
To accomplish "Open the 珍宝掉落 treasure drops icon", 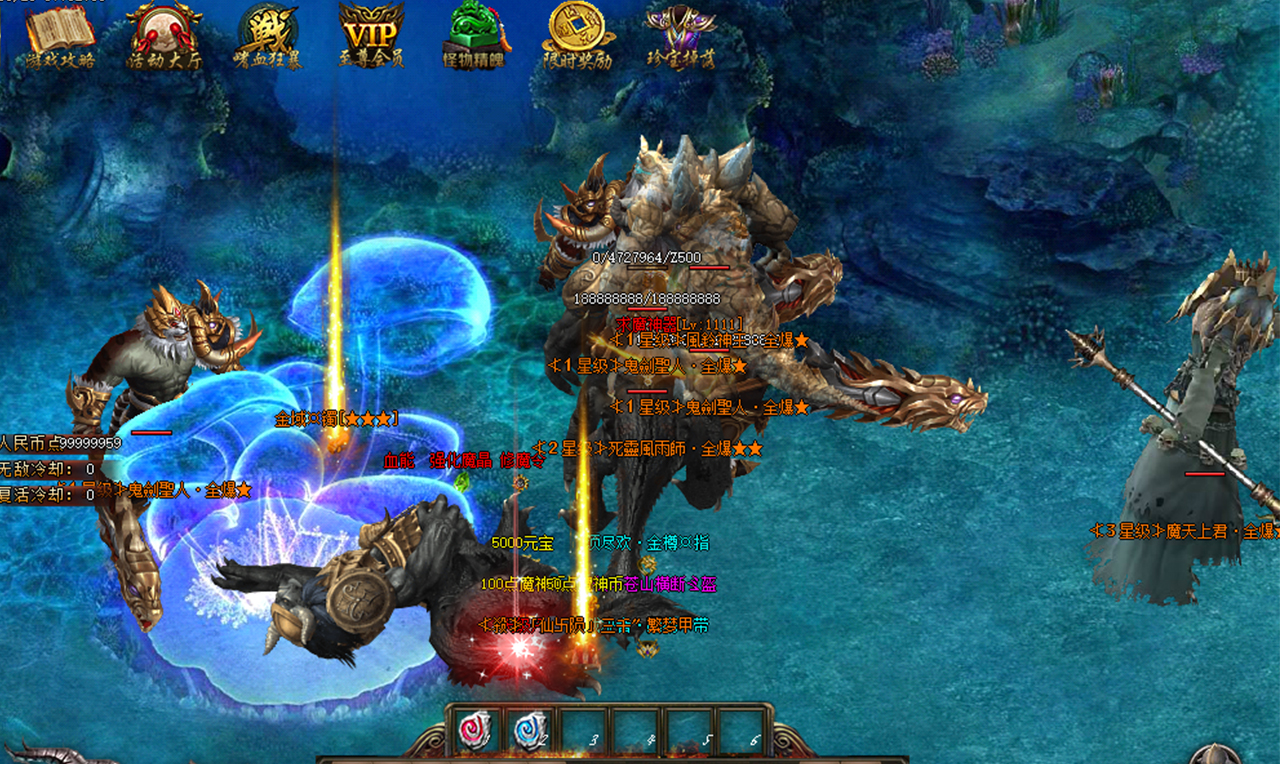I will (x=680, y=34).
